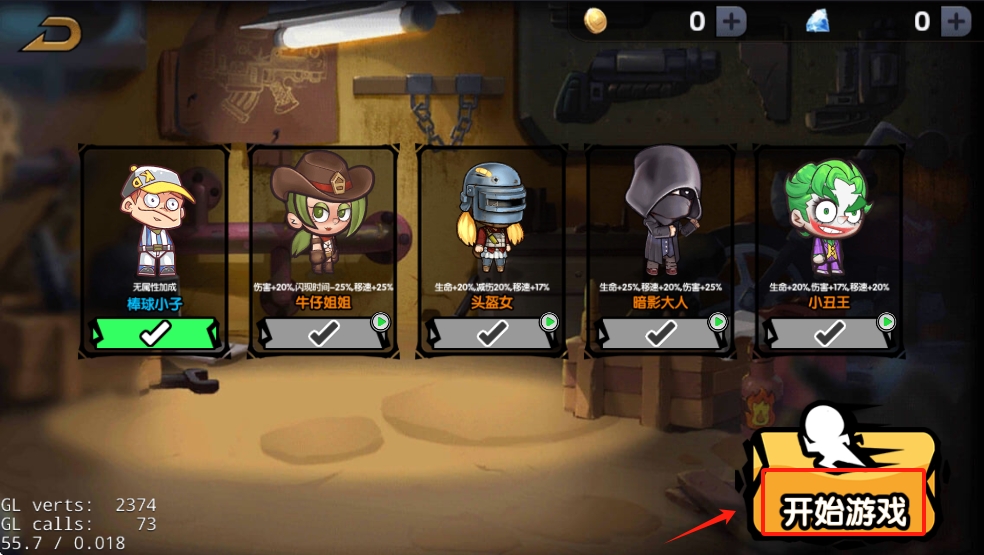This screenshot has height=555, width=984.
Task: Start the game with 开始游戏 button
Action: click(845, 511)
